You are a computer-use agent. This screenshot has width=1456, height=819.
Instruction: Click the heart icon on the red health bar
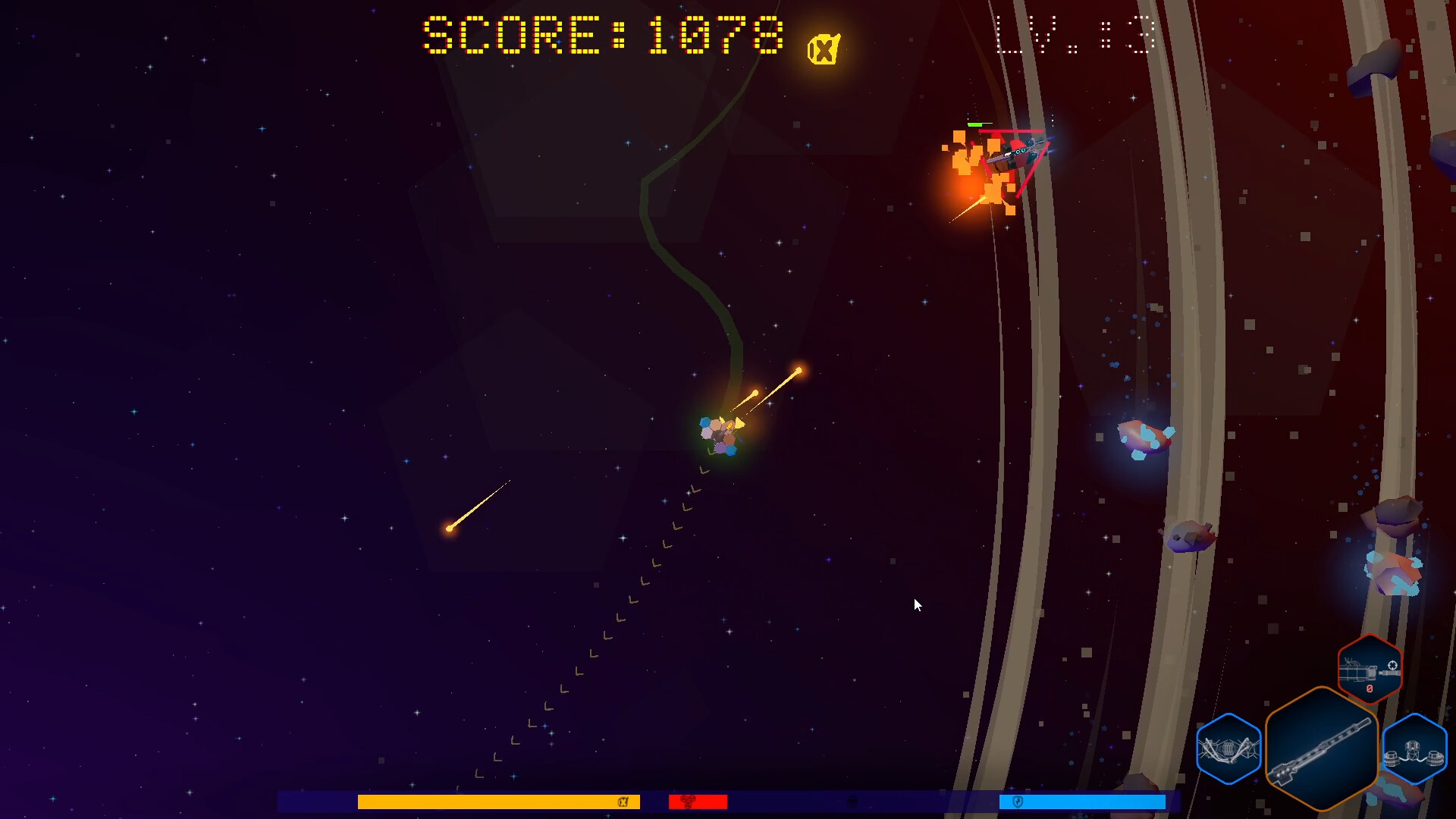[x=689, y=802]
